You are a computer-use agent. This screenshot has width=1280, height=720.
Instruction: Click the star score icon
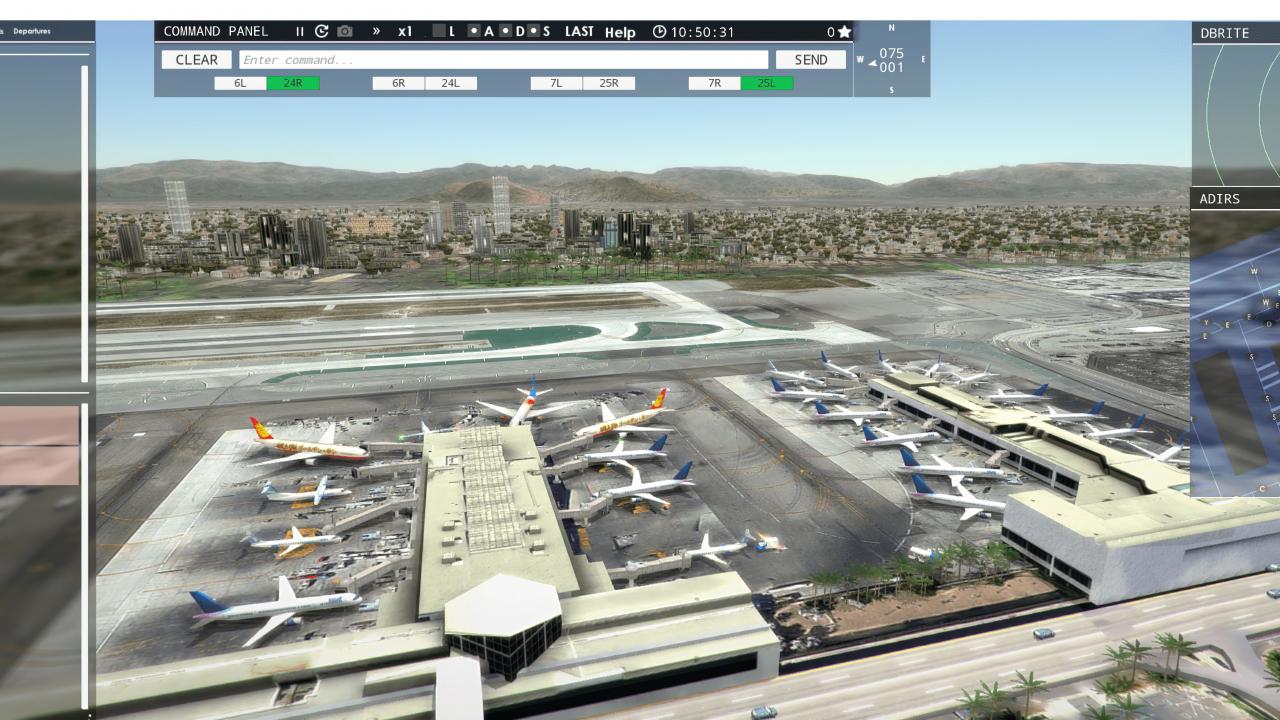[x=844, y=31]
